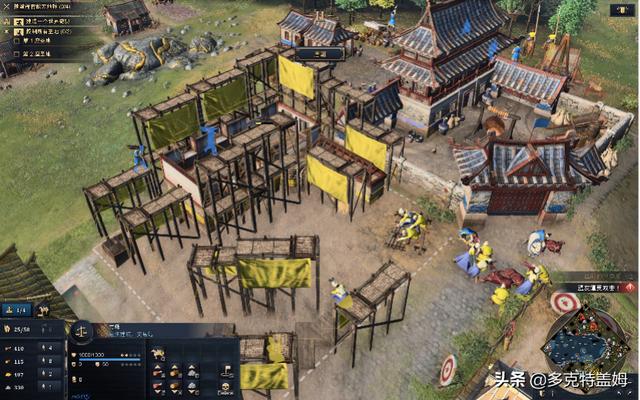This screenshot has height=400, width=640.
Task: Choose the skull delete-building command
Action: pos(226,389)
